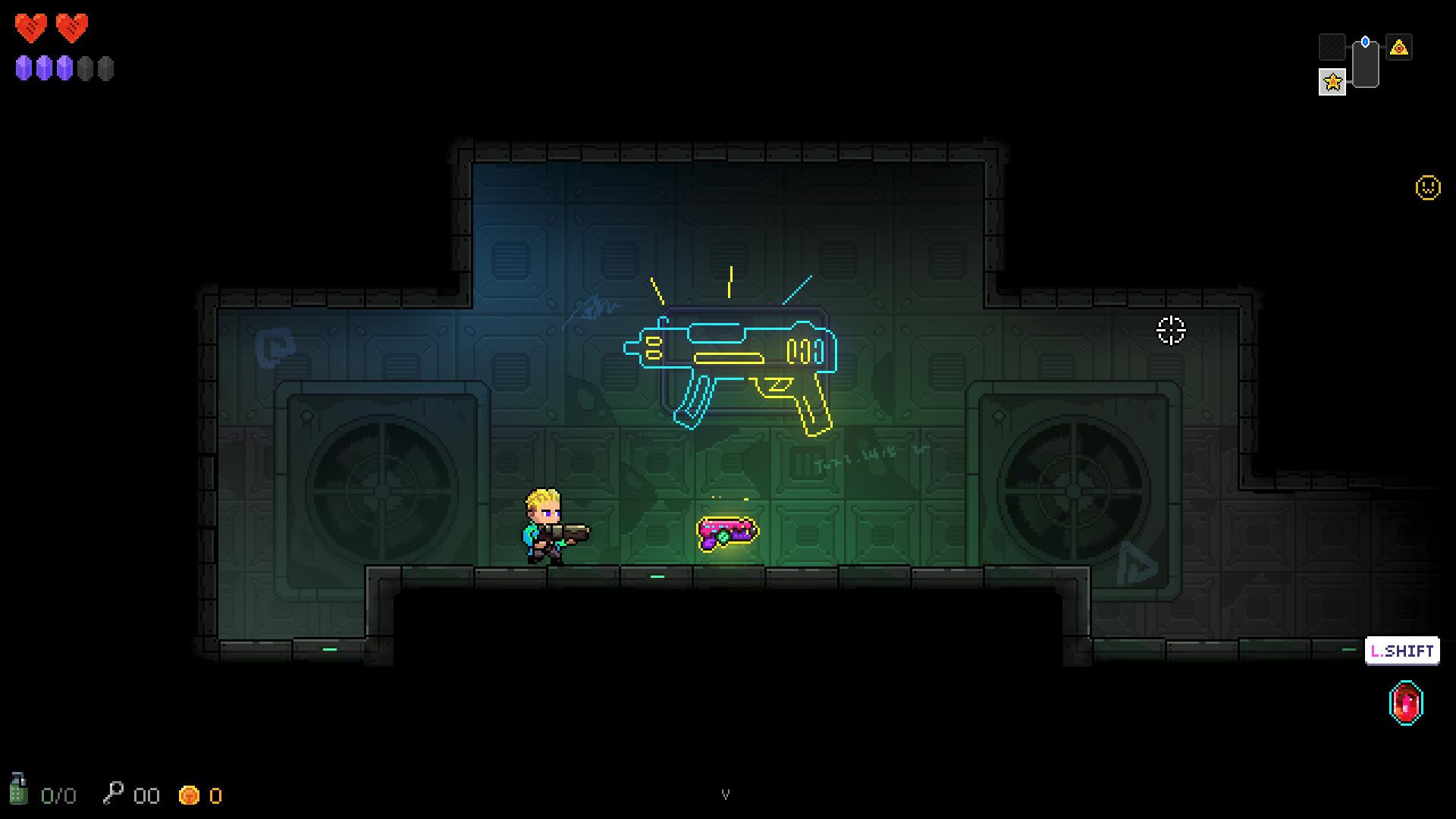Select the star badge item slot

coord(1332,81)
